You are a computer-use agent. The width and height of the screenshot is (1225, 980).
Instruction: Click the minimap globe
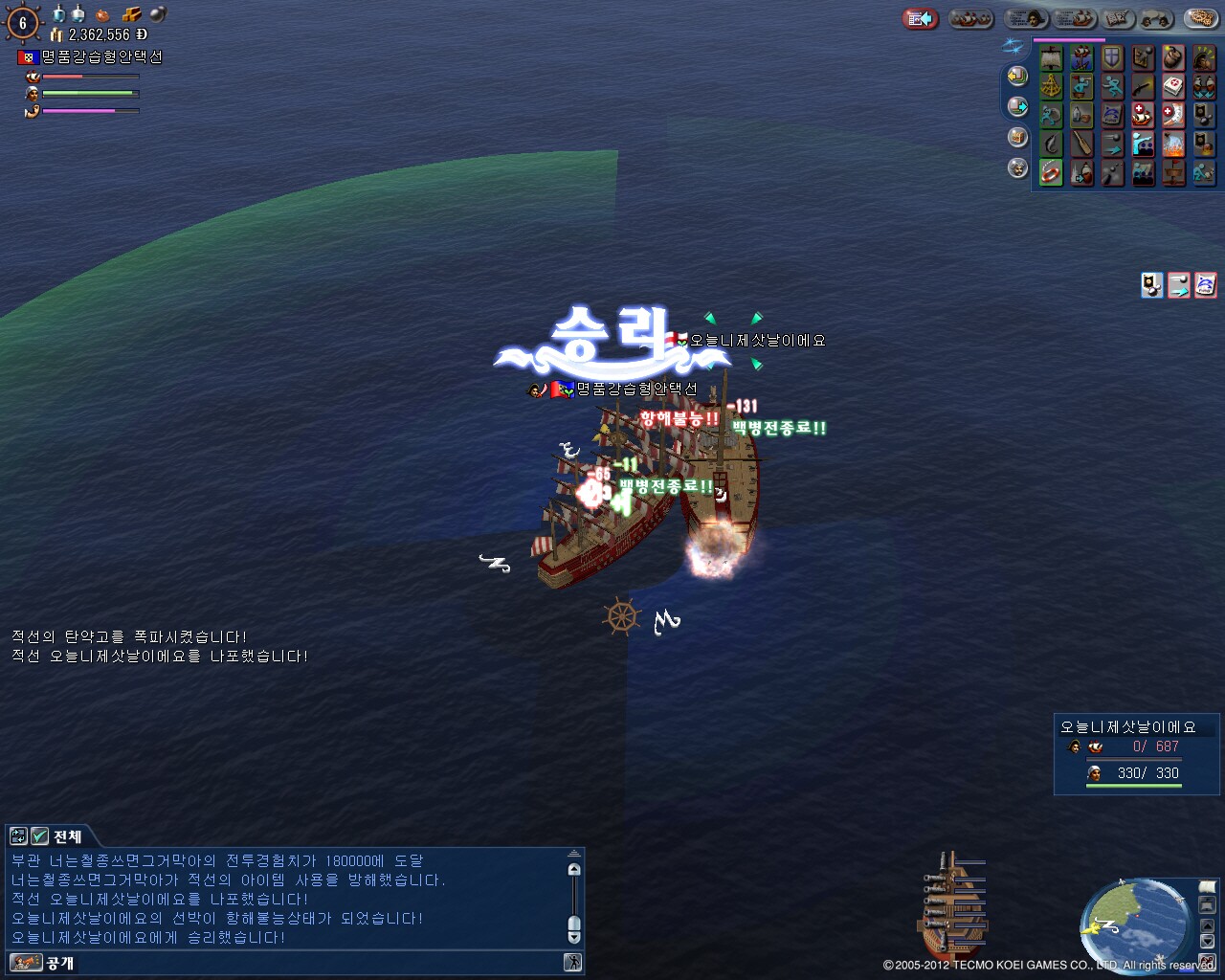click(1134, 923)
